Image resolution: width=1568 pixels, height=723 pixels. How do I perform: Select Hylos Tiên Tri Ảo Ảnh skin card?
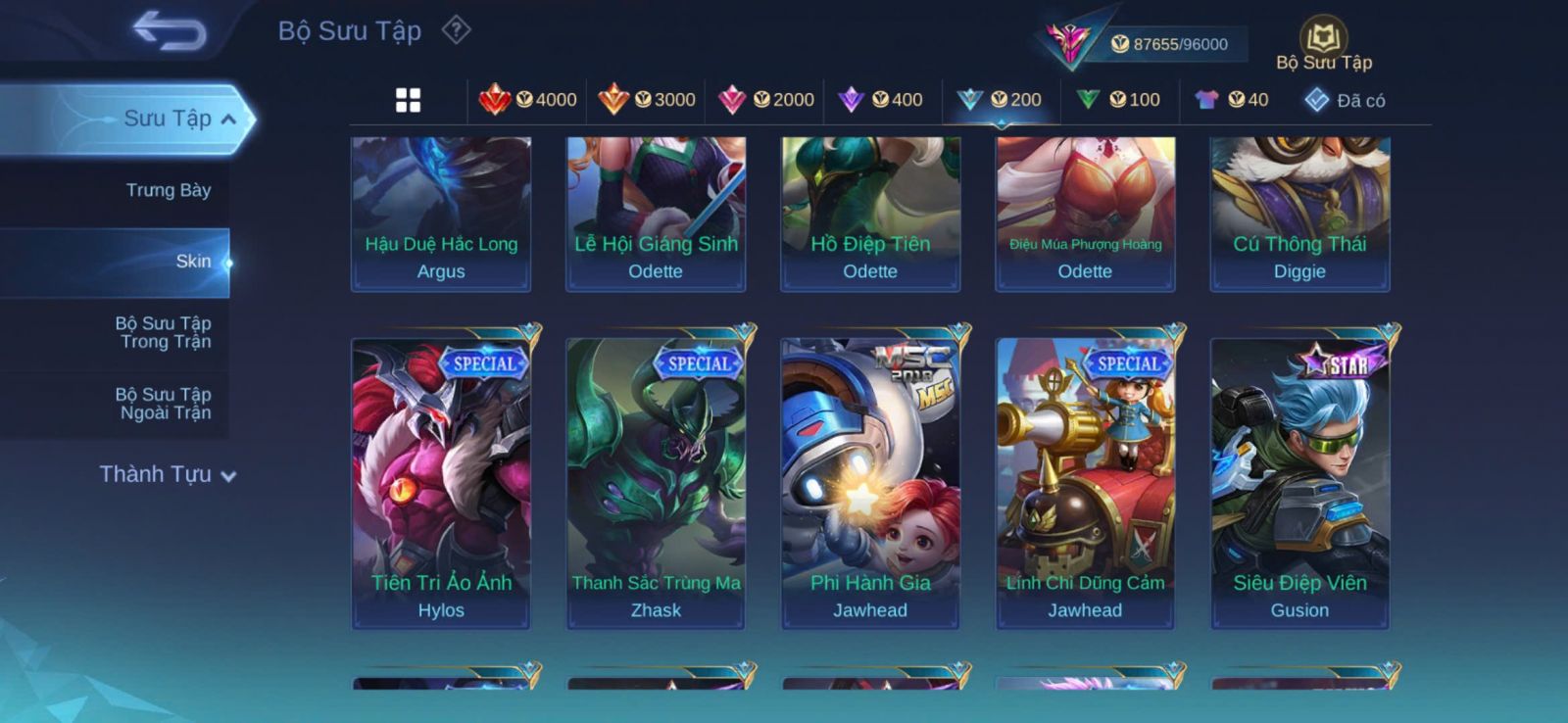coord(441,482)
